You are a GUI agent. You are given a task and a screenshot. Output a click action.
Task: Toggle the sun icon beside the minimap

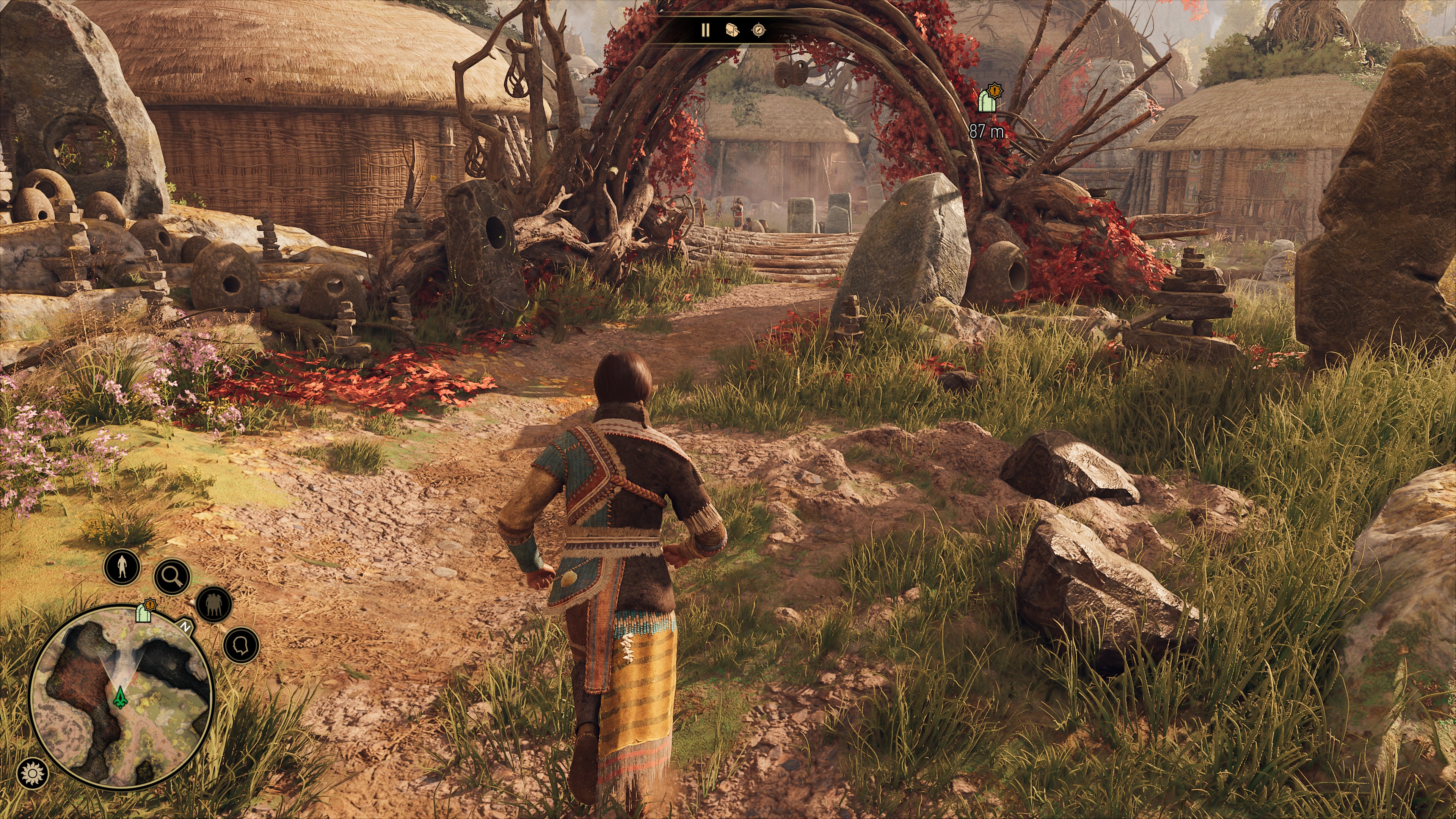[x=32, y=773]
